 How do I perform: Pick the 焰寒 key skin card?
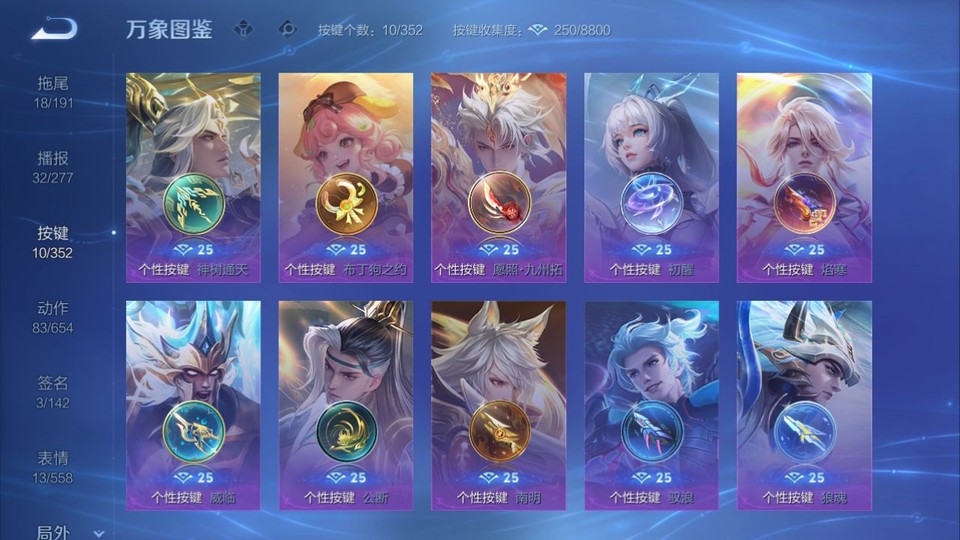click(x=804, y=177)
